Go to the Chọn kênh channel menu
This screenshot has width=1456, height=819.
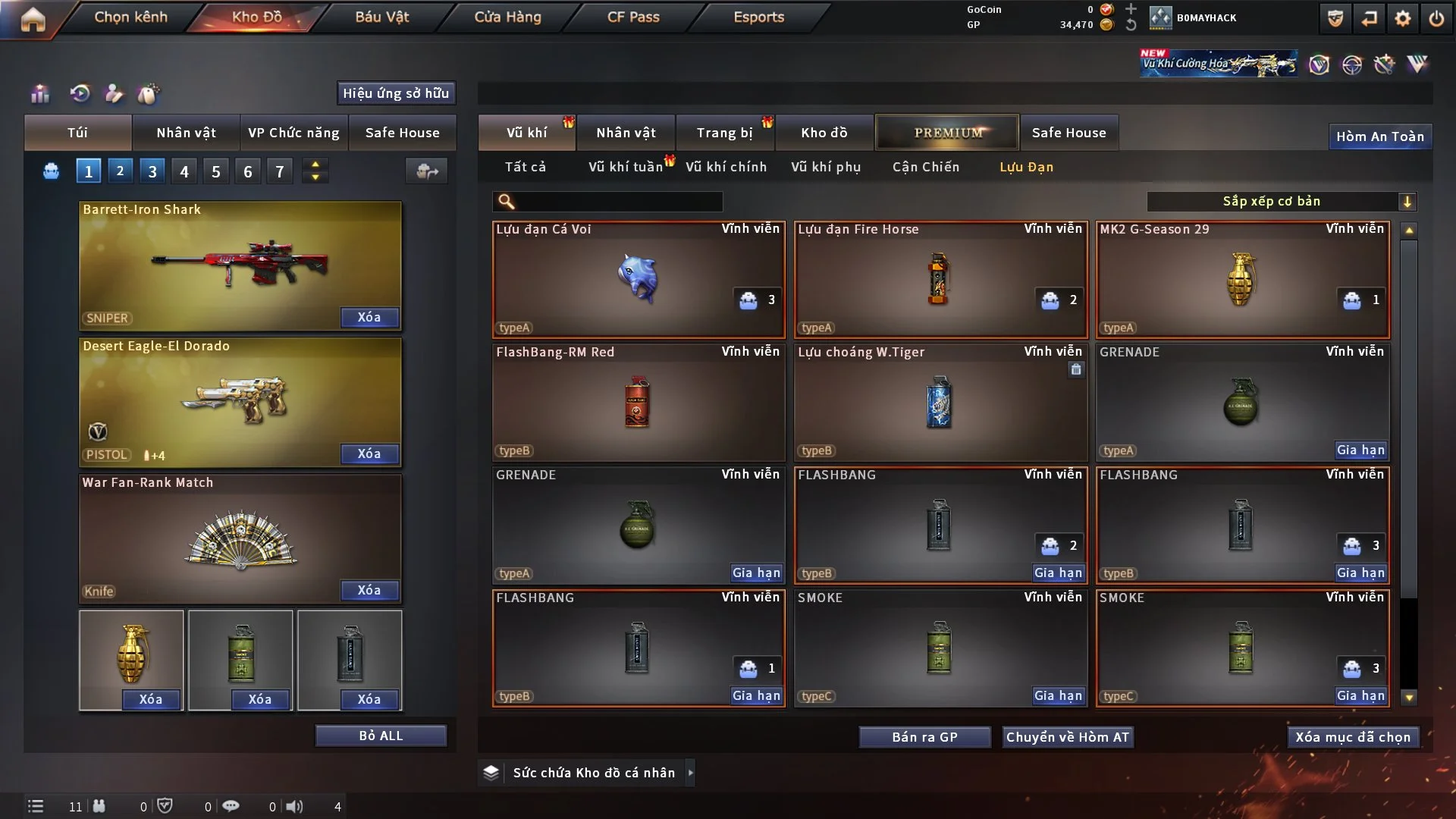point(130,17)
